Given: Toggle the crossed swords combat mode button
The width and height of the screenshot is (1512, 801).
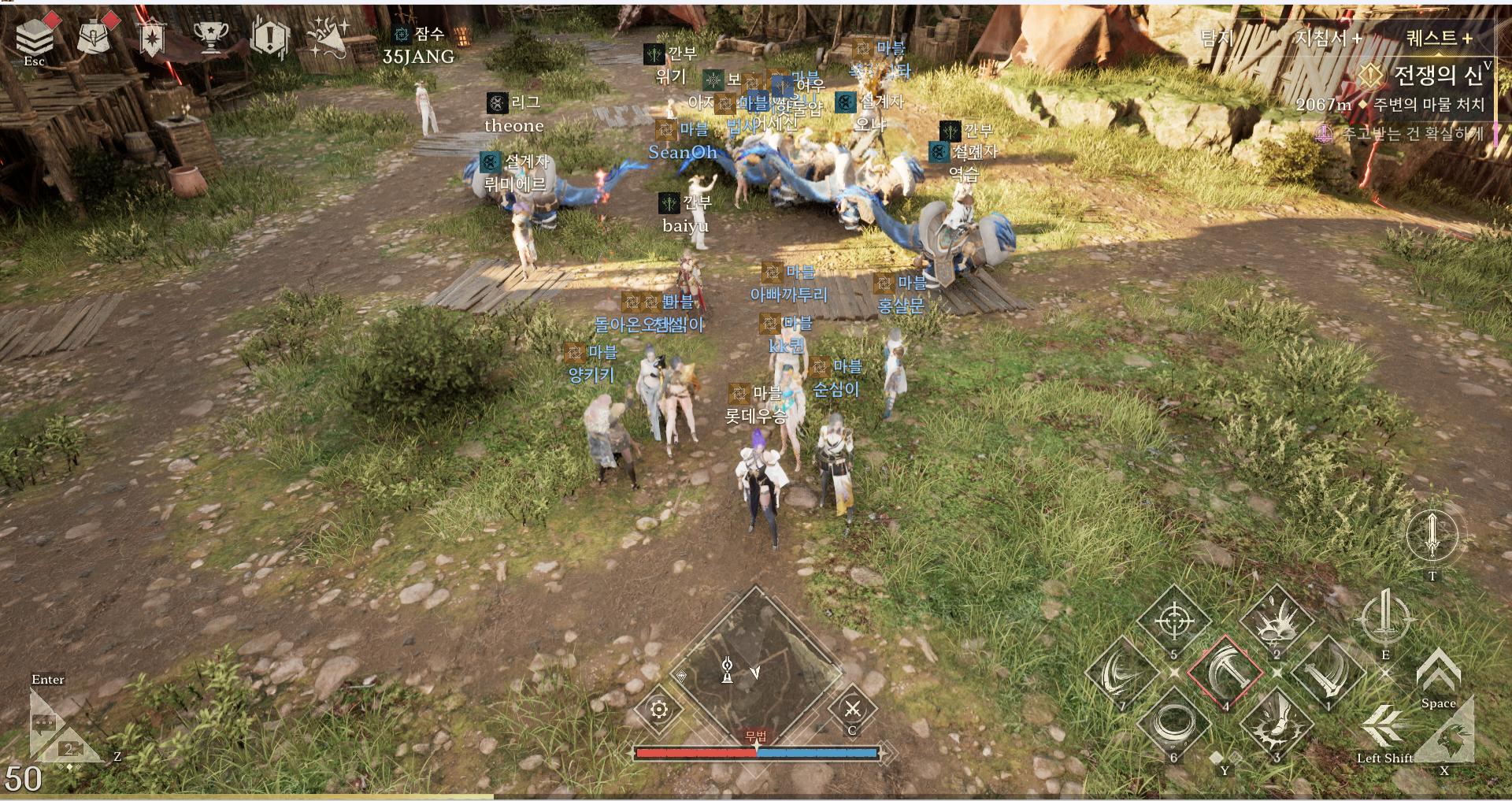Looking at the screenshot, I should tap(853, 709).
